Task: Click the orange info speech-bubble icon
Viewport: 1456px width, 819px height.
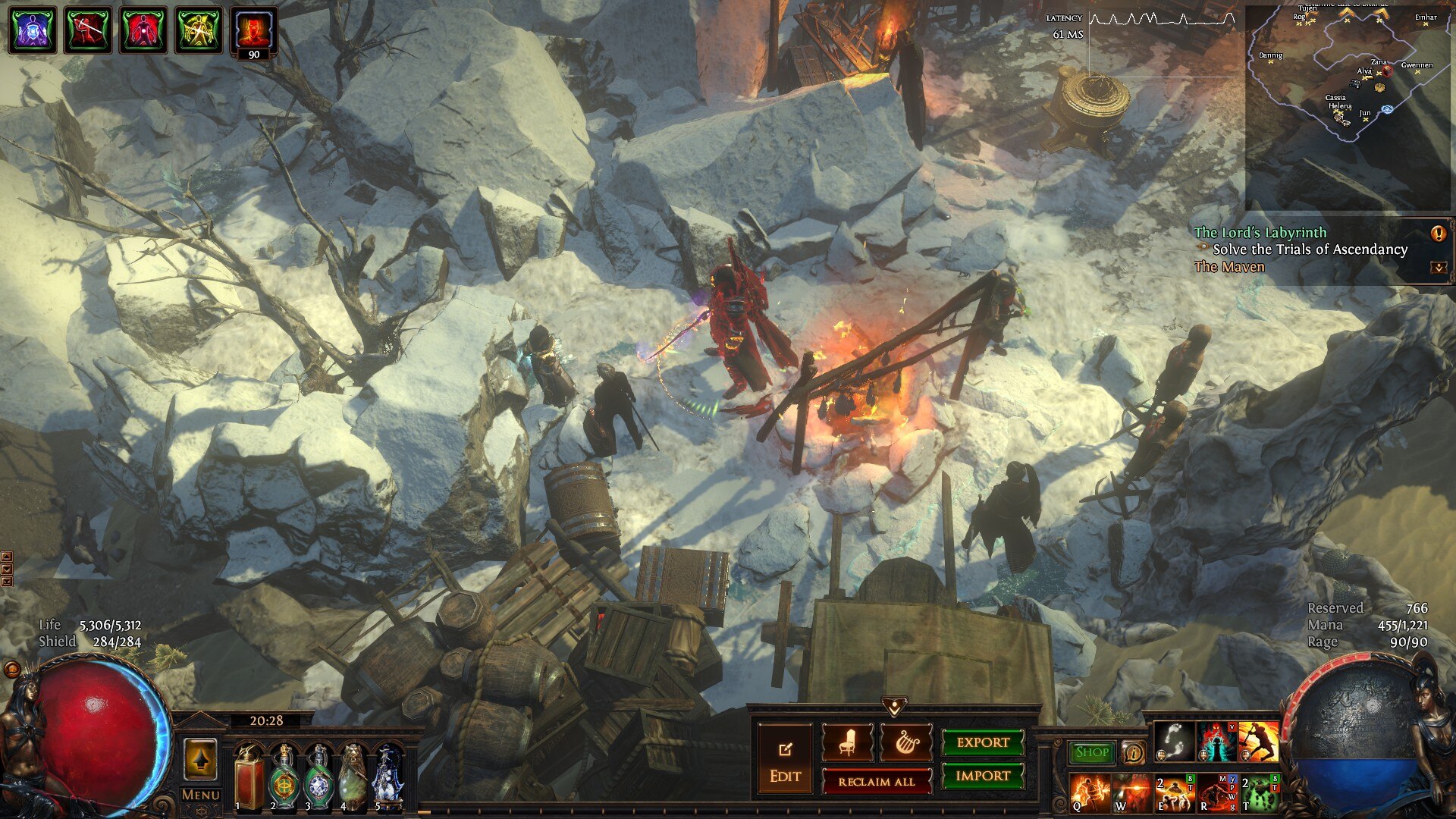Action: coord(1133,752)
